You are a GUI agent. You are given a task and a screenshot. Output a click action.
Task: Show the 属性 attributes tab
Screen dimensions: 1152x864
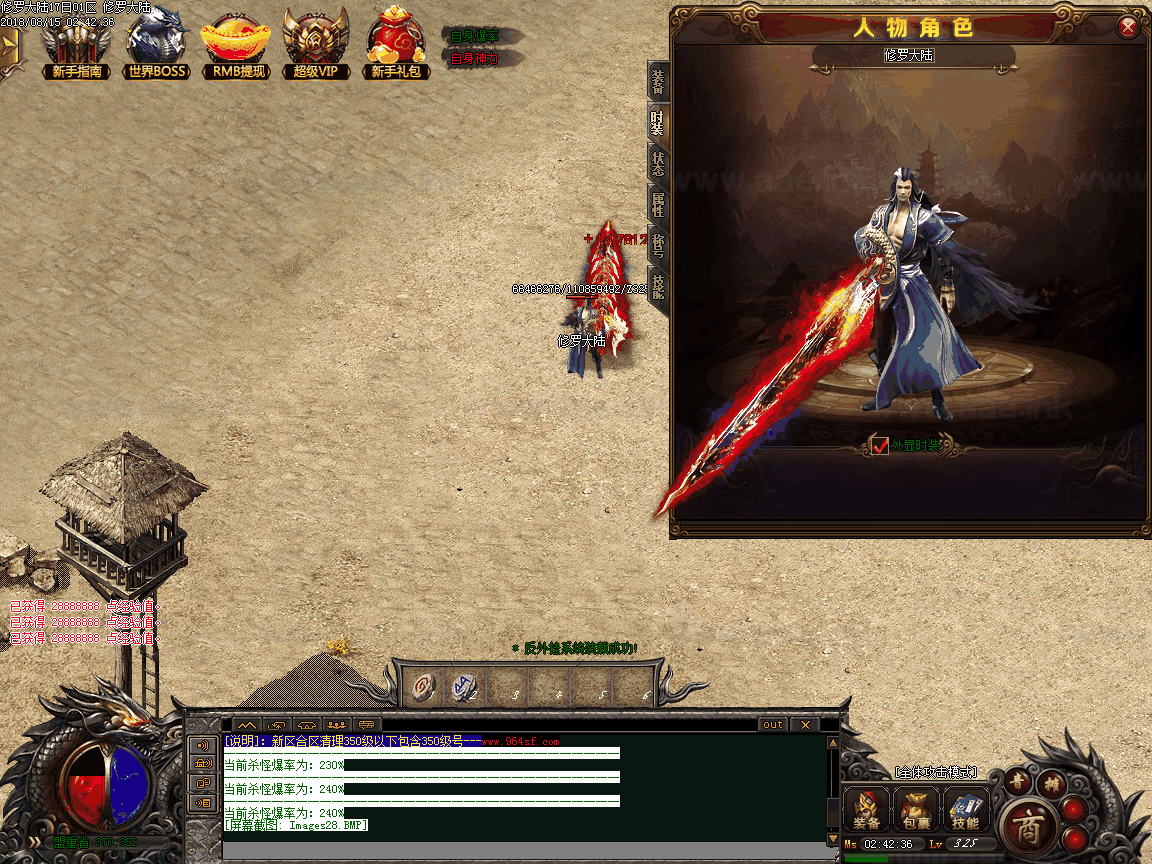pyautogui.click(x=658, y=205)
